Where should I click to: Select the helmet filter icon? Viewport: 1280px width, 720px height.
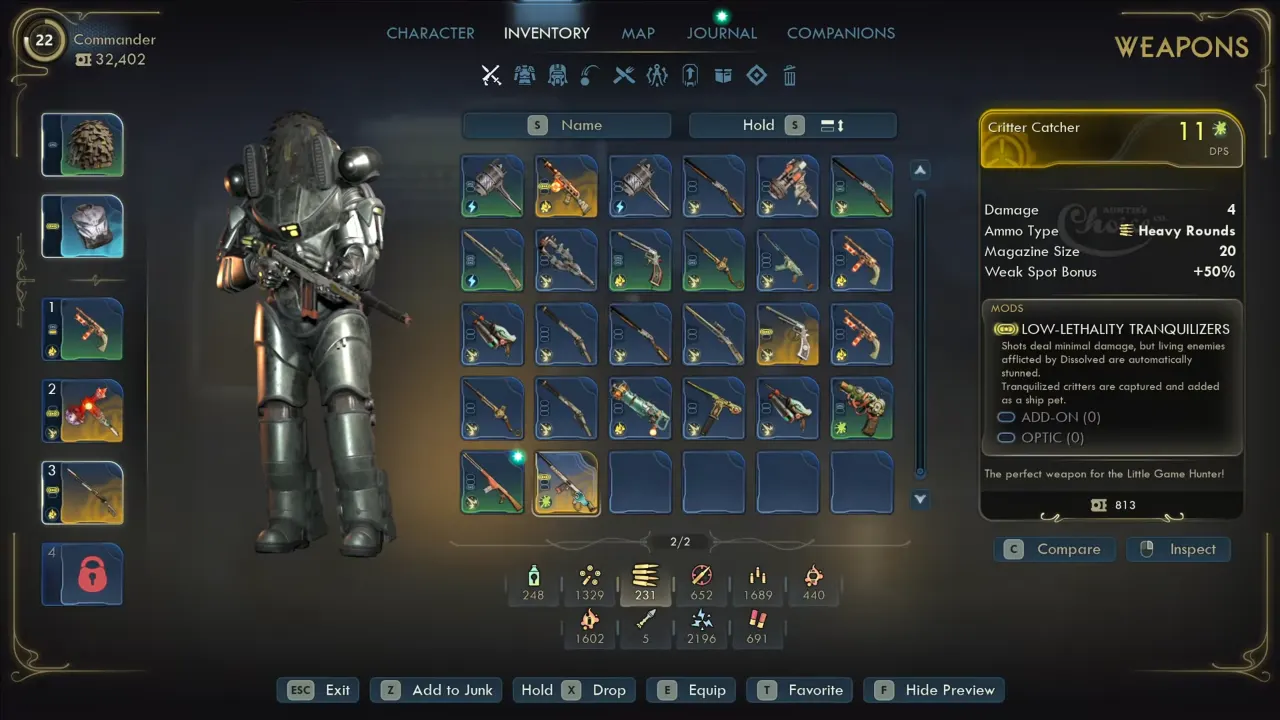coord(558,75)
